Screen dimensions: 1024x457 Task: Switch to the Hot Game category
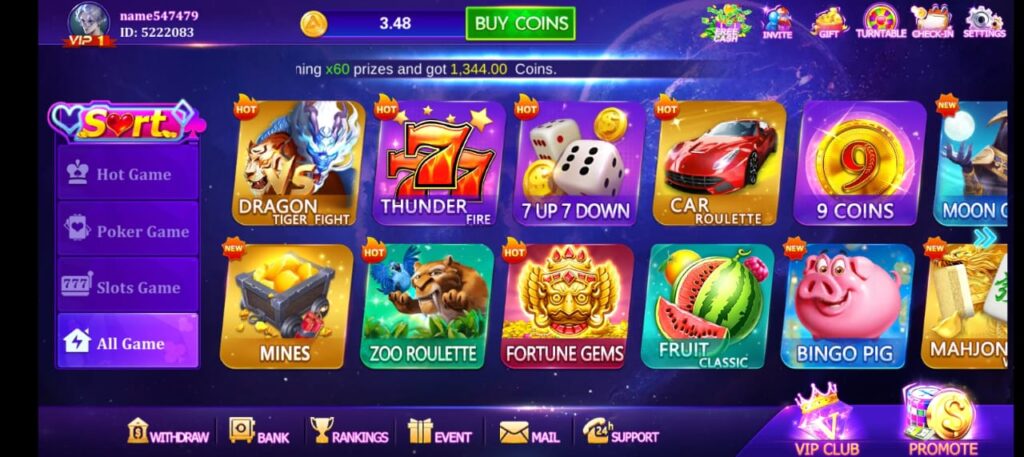click(x=128, y=174)
